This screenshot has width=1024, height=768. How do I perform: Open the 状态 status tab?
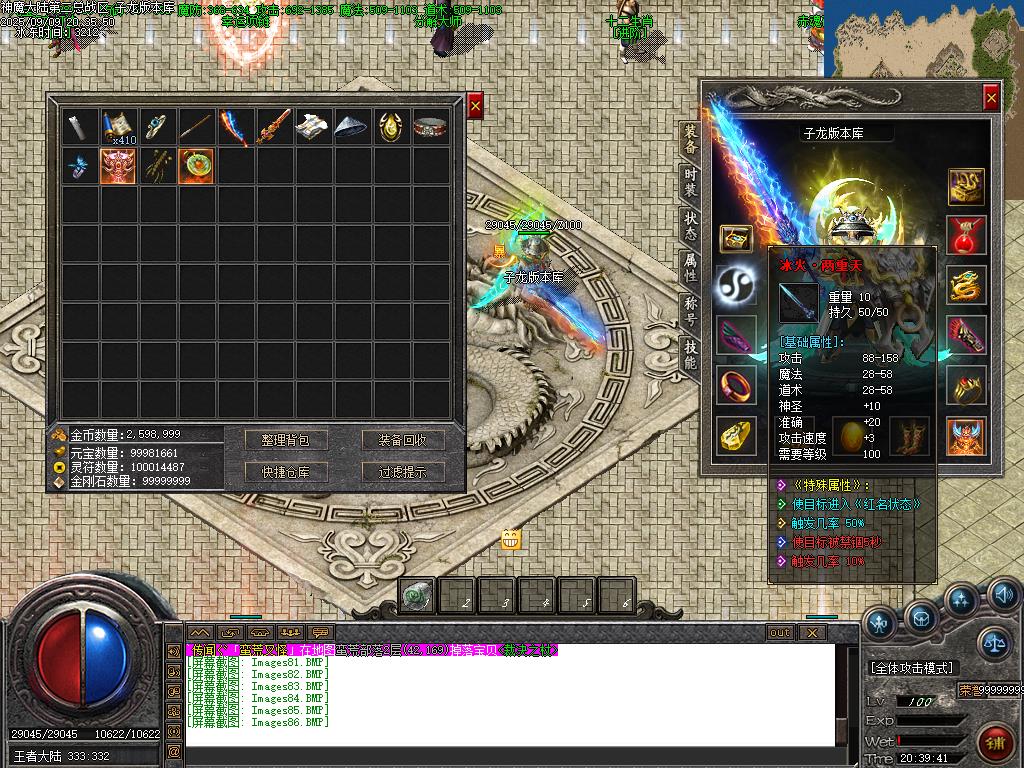pyautogui.click(x=690, y=225)
